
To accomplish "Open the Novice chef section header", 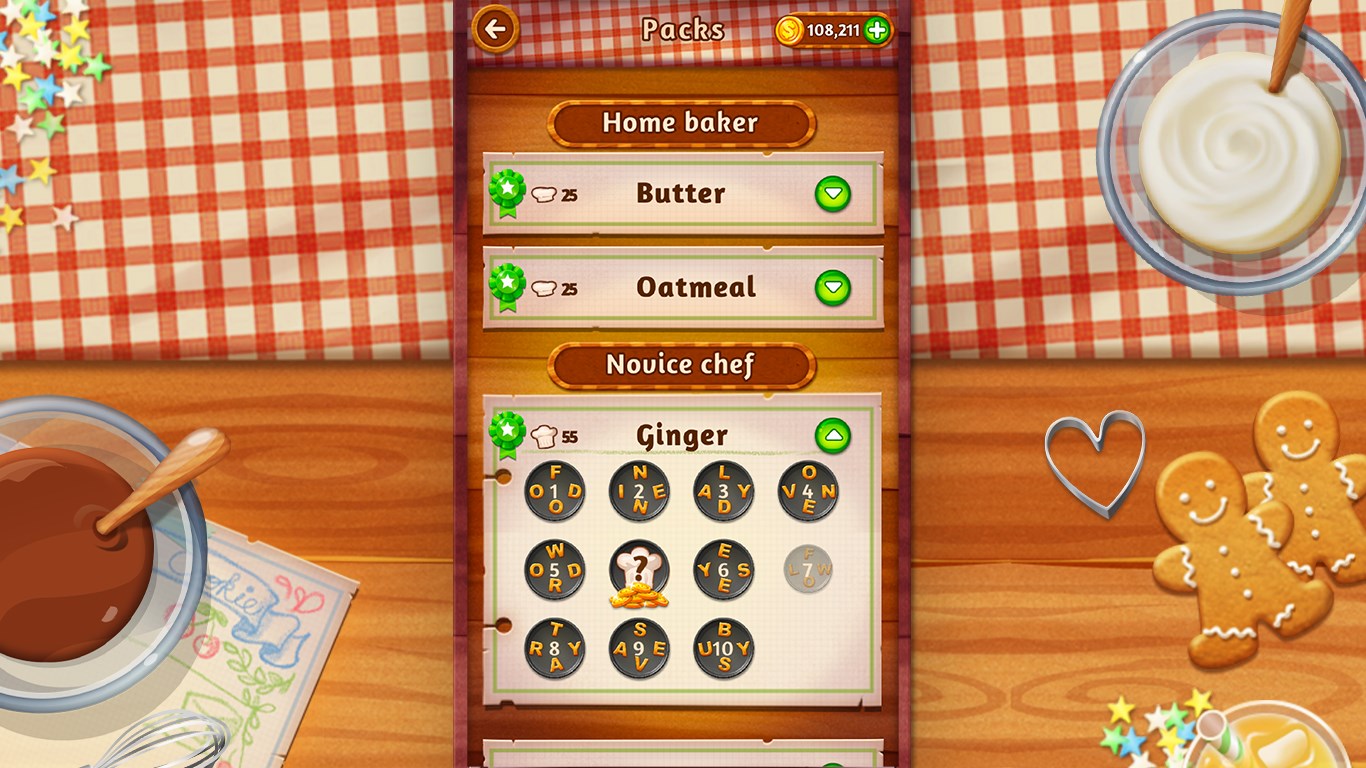I will (x=682, y=365).
